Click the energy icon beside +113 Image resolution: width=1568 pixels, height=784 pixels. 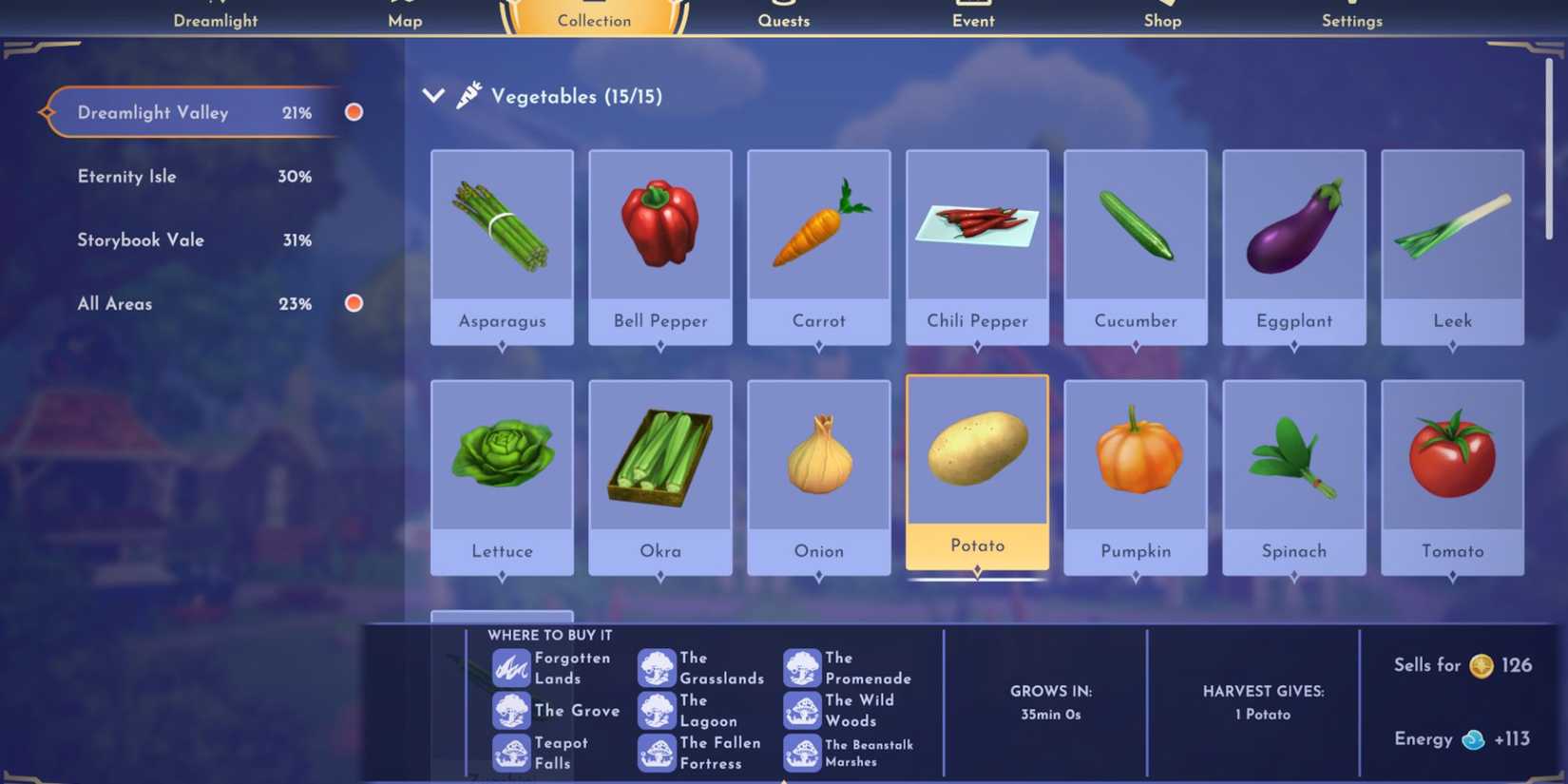pyautogui.click(x=1472, y=739)
